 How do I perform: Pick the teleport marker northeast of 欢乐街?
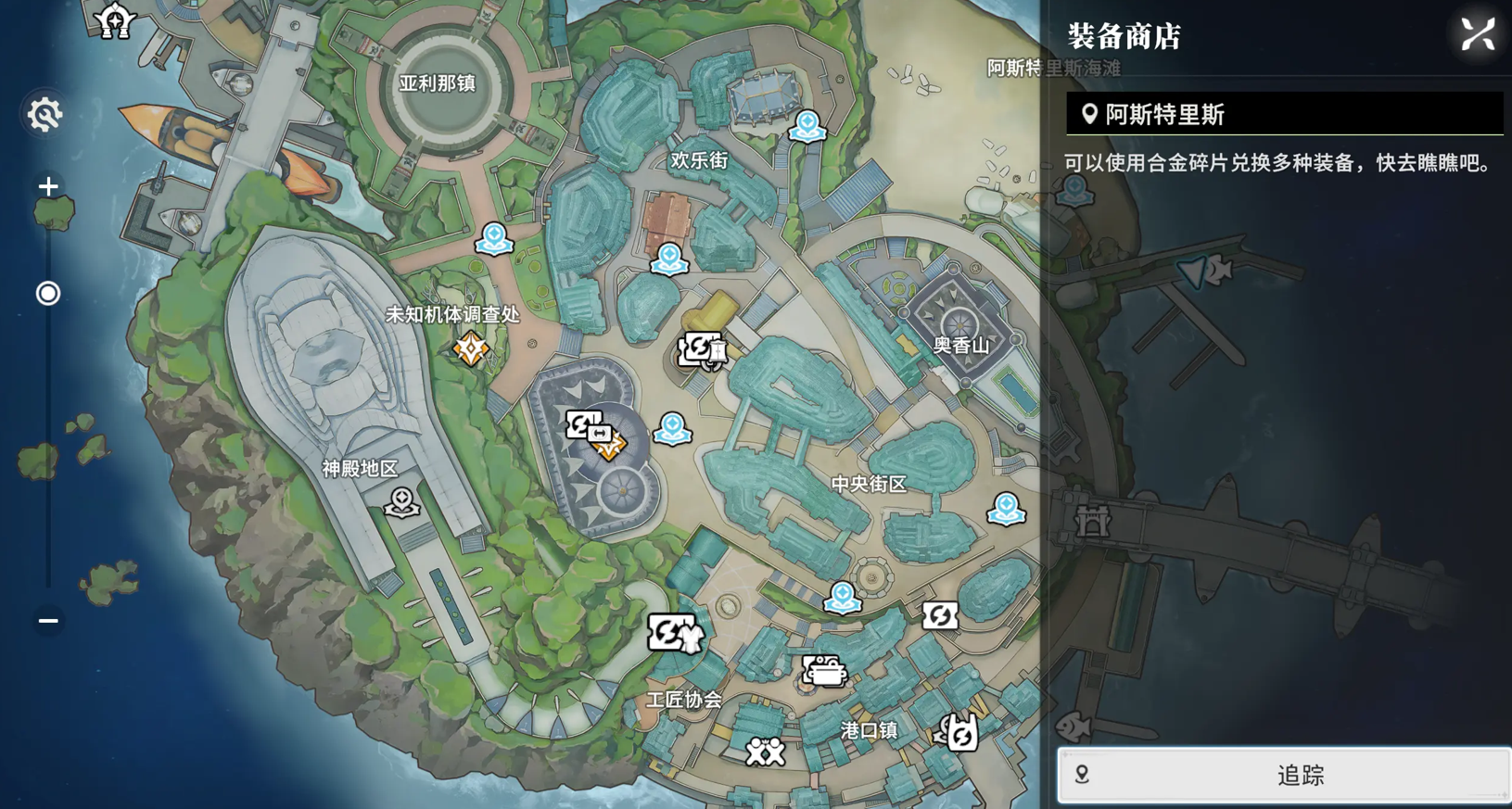coord(807,125)
